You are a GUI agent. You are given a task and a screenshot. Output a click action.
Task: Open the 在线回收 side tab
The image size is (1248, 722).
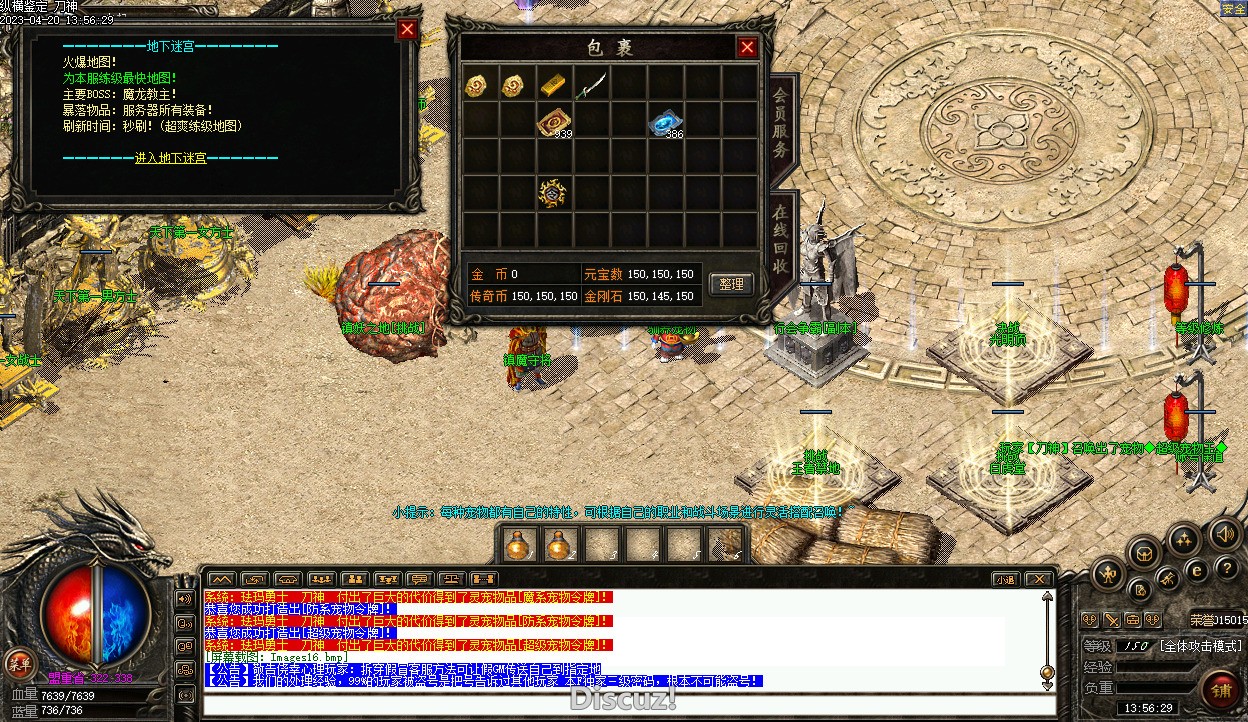click(781, 240)
